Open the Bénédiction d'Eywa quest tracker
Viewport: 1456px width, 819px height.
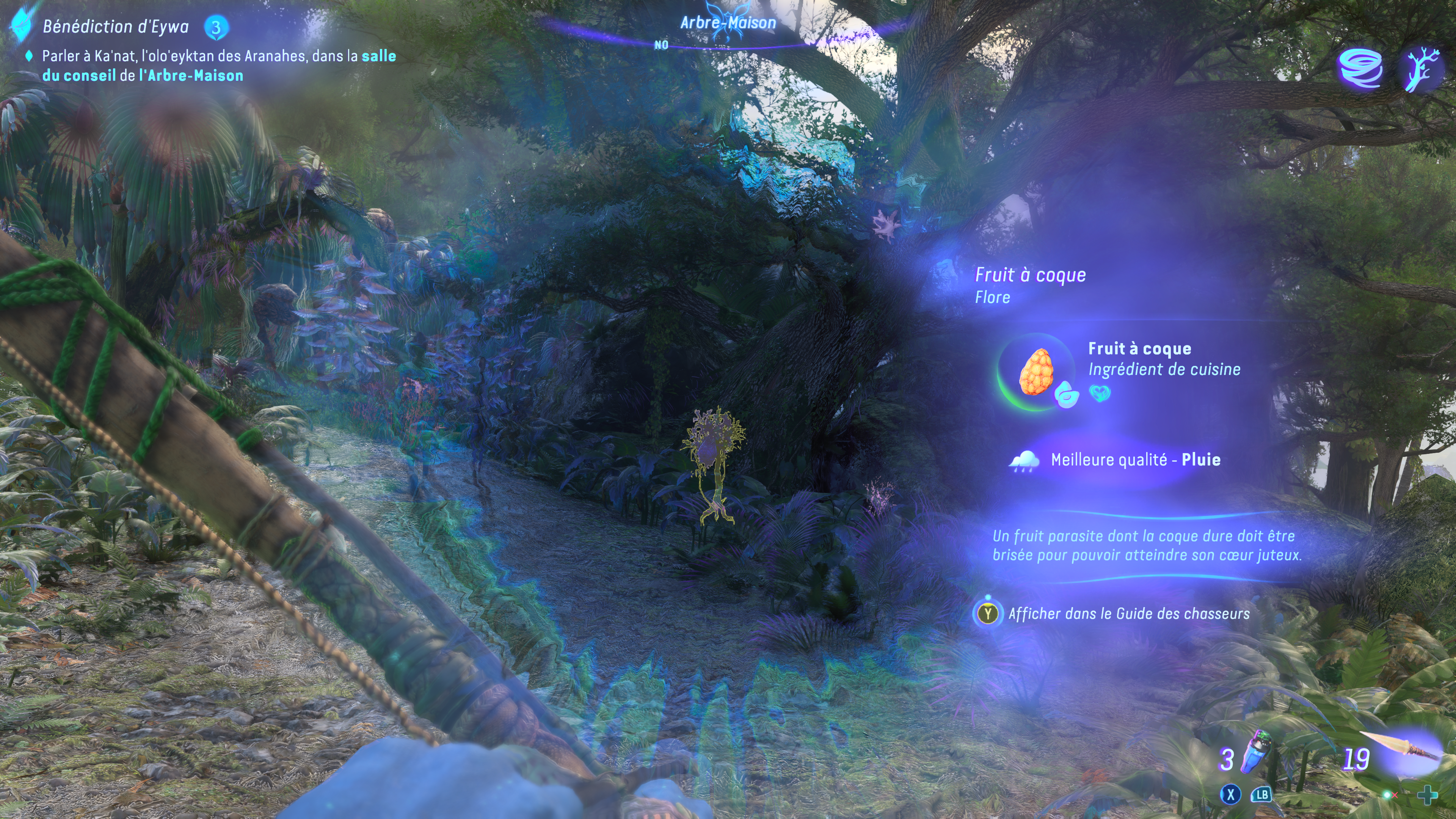(x=115, y=27)
